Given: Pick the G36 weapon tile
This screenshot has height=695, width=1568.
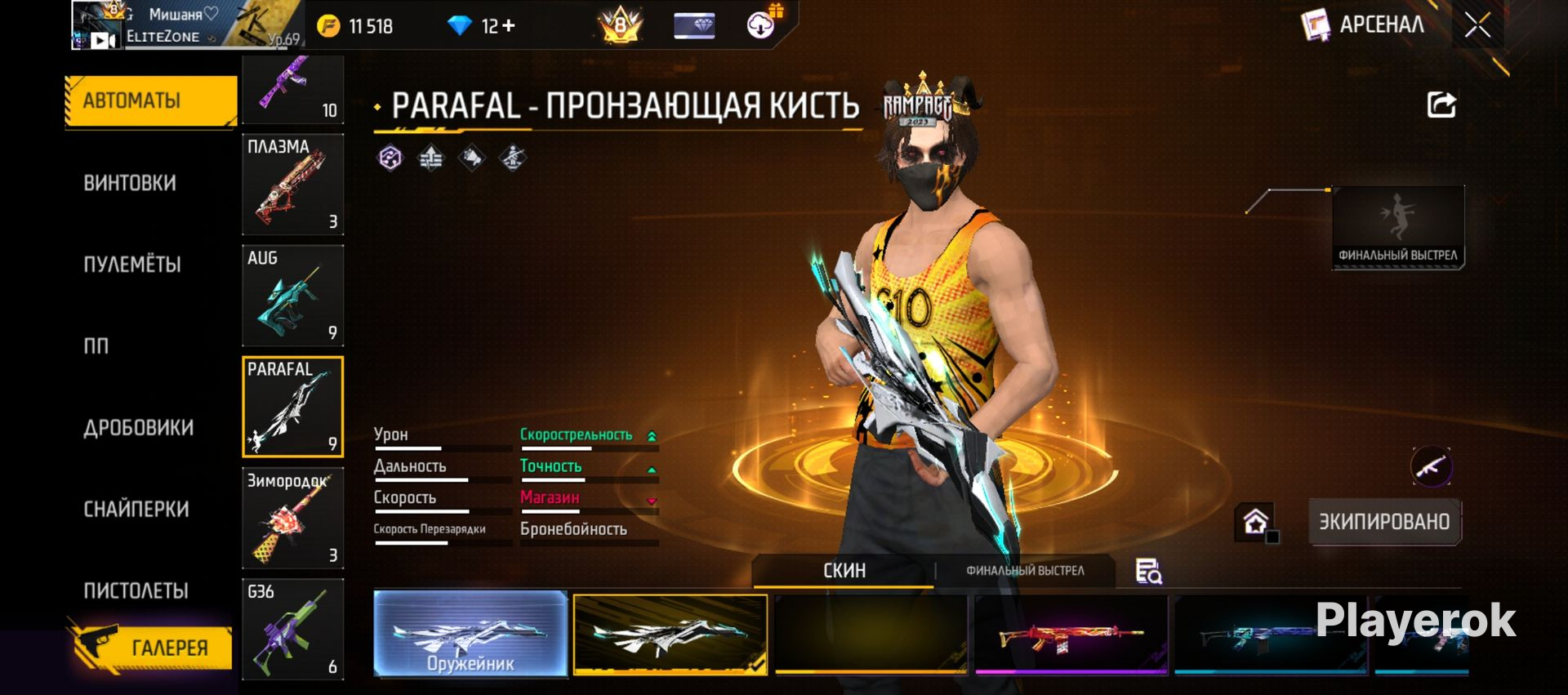Looking at the screenshot, I should (x=292, y=630).
